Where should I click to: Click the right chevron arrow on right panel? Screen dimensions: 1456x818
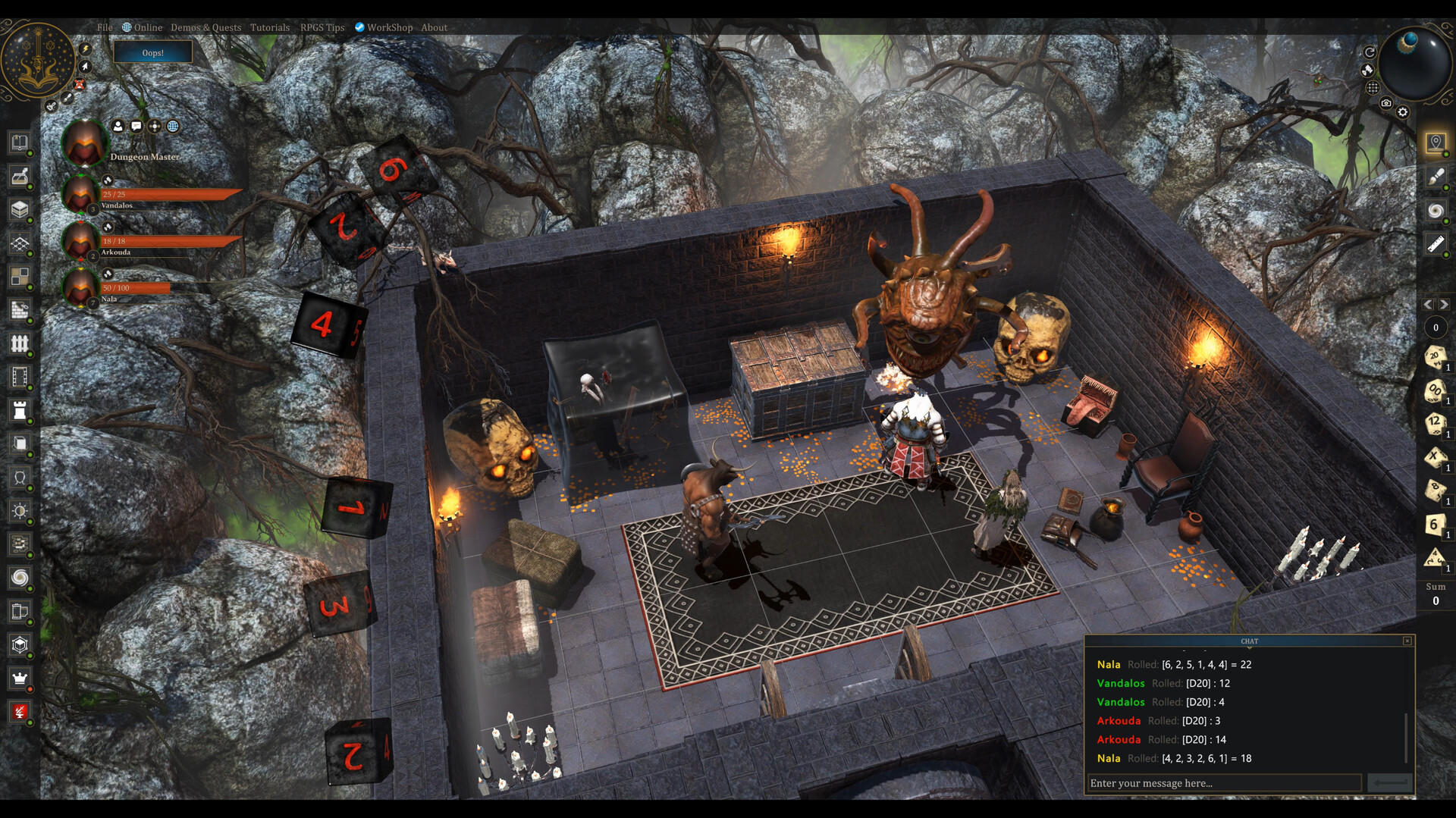(x=1444, y=304)
